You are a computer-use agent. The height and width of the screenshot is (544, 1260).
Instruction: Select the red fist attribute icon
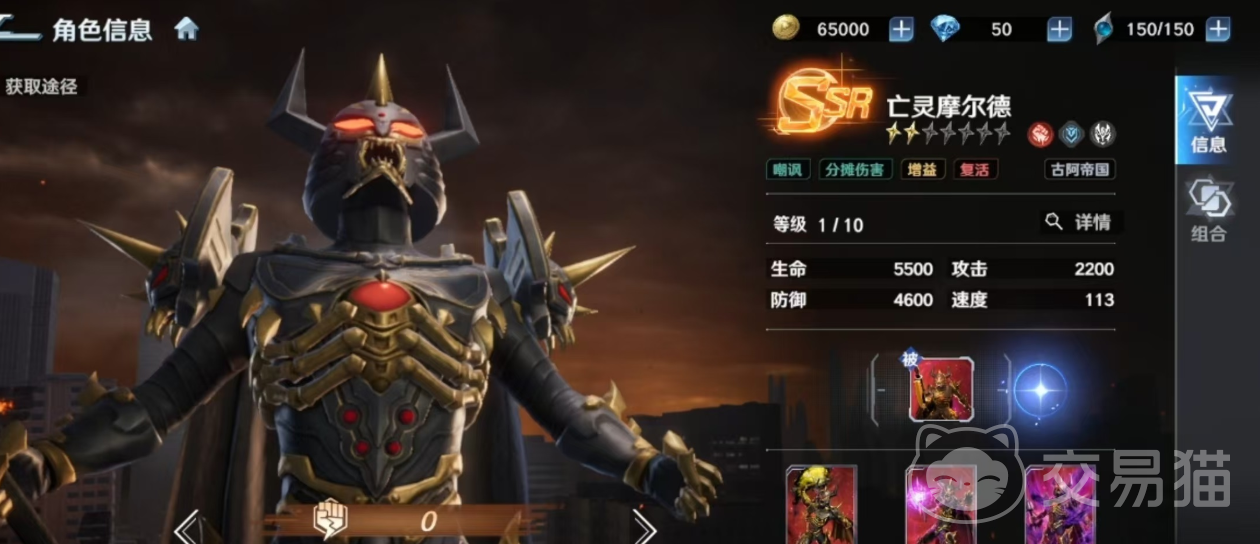1041,134
